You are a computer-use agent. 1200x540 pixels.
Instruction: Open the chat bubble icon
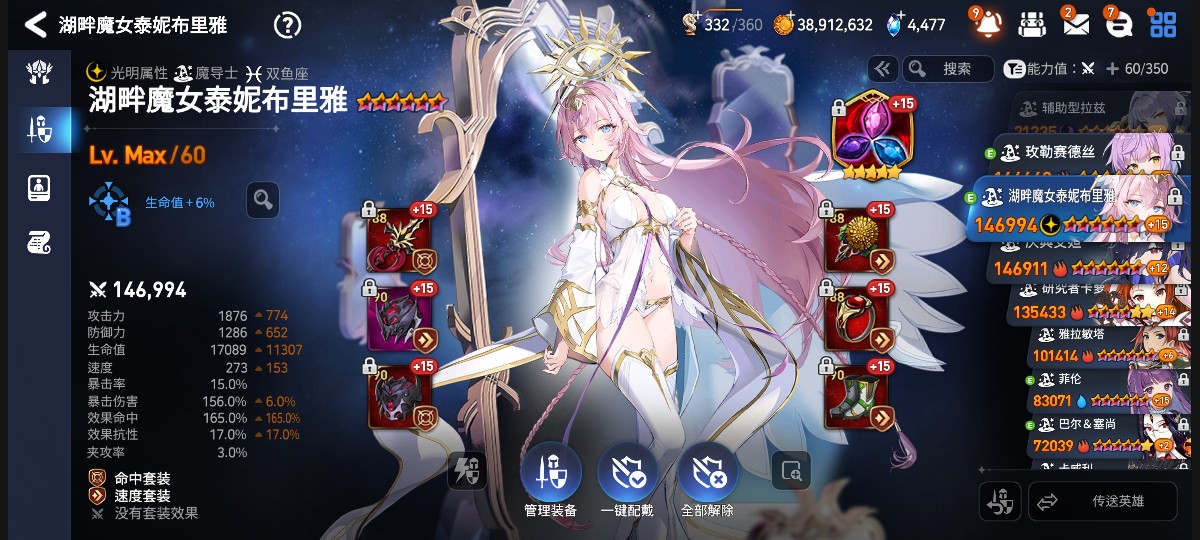pos(1118,24)
